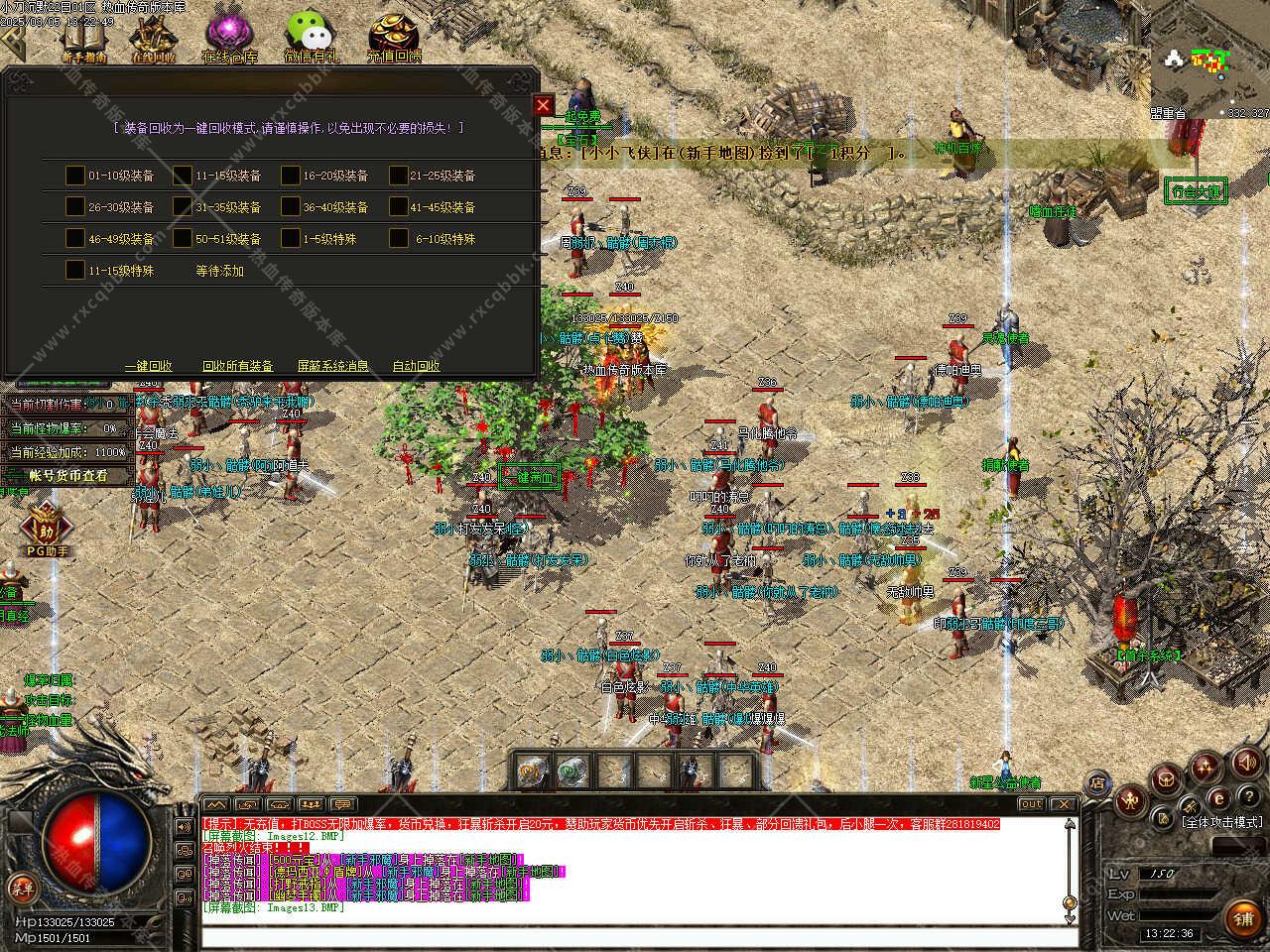This screenshot has height=952, width=1270.
Task: Open the PG助手 assistant
Action: (46, 529)
